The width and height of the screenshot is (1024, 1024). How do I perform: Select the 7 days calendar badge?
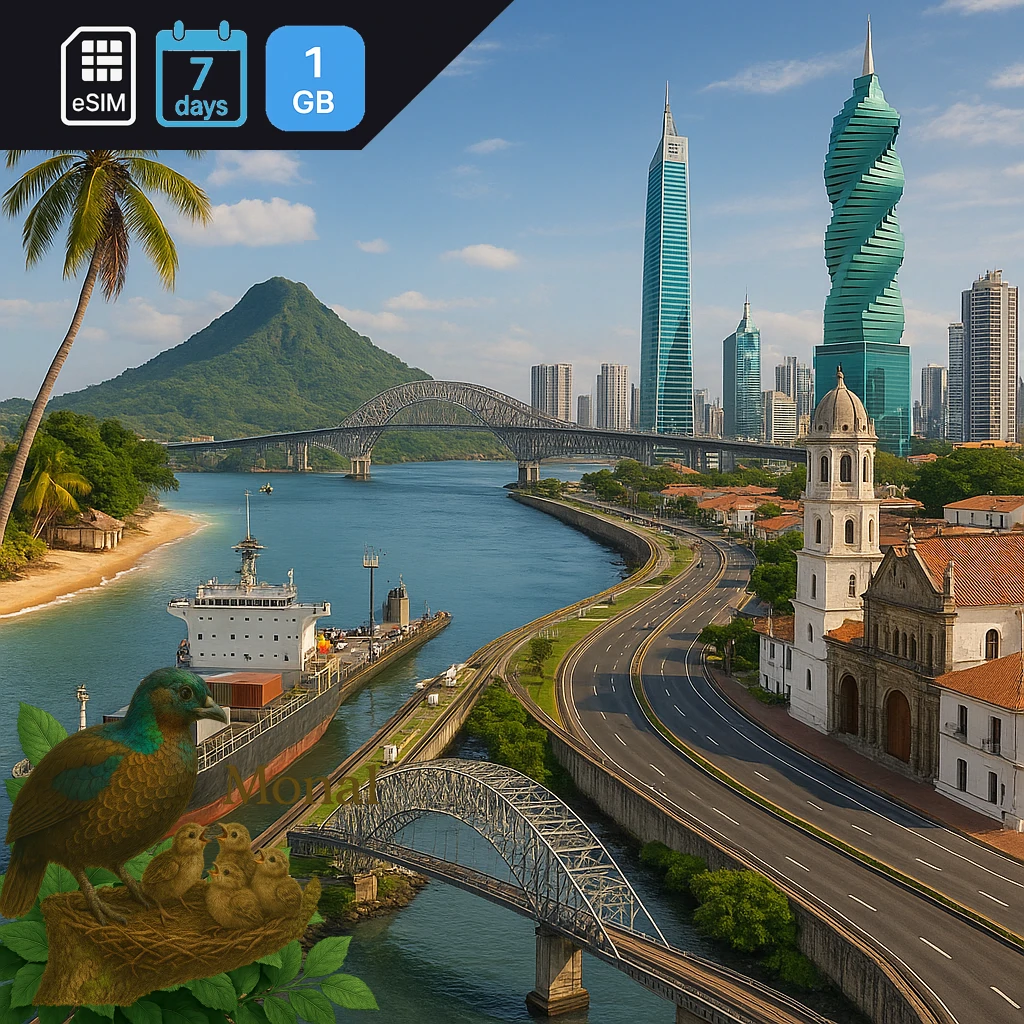[x=201, y=76]
